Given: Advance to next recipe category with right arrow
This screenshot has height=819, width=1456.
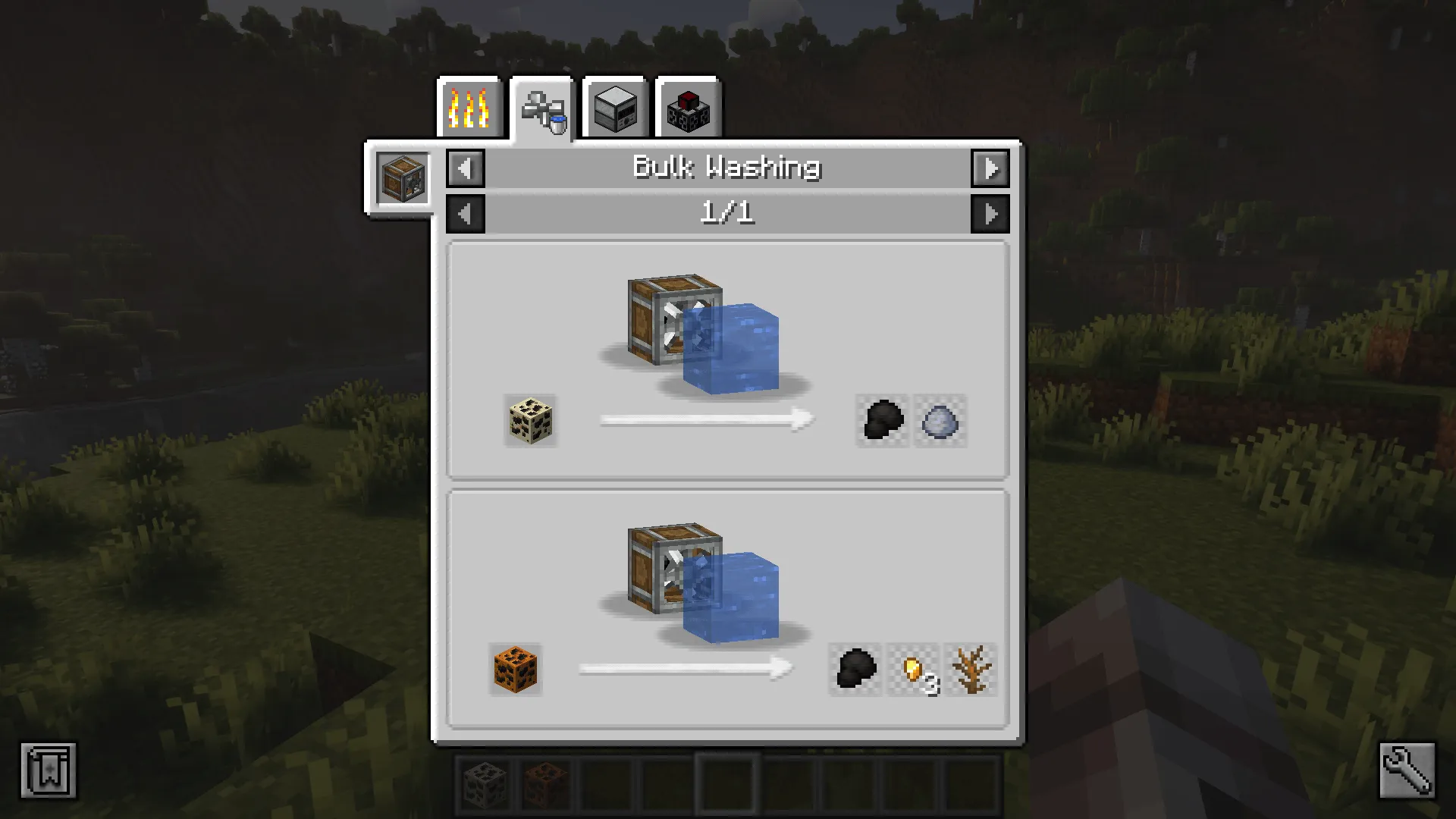Looking at the screenshot, I should coord(991,168).
